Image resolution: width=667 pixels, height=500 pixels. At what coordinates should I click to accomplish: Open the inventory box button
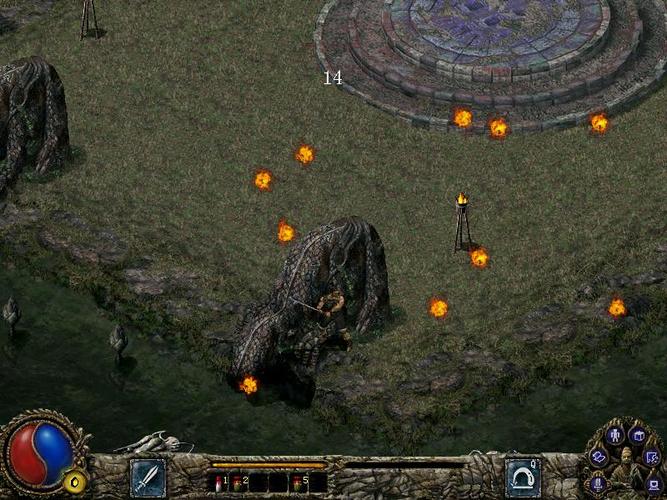(637, 436)
